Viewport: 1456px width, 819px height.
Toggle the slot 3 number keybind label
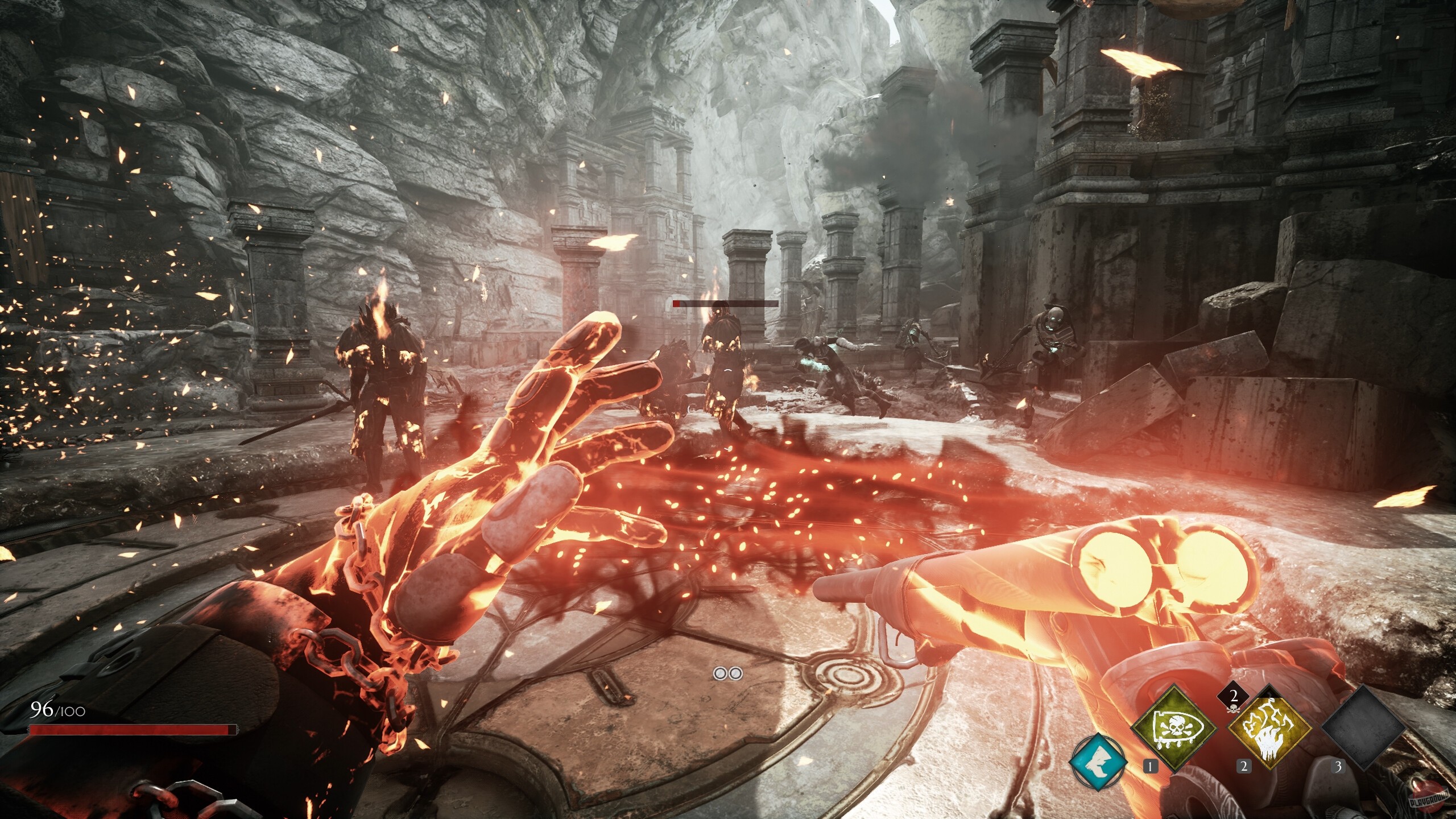pyautogui.click(x=1338, y=767)
